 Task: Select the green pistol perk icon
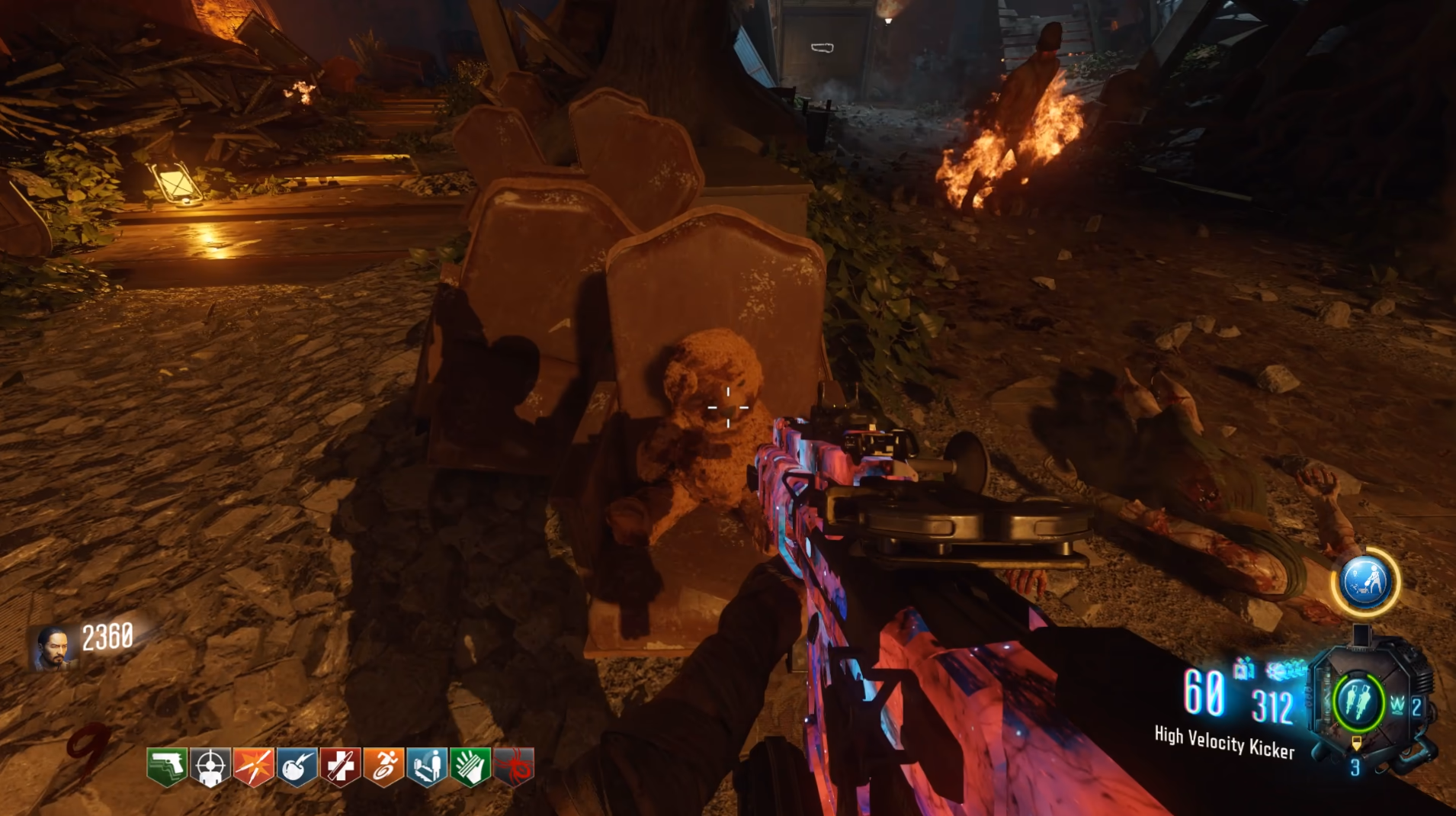tap(167, 766)
